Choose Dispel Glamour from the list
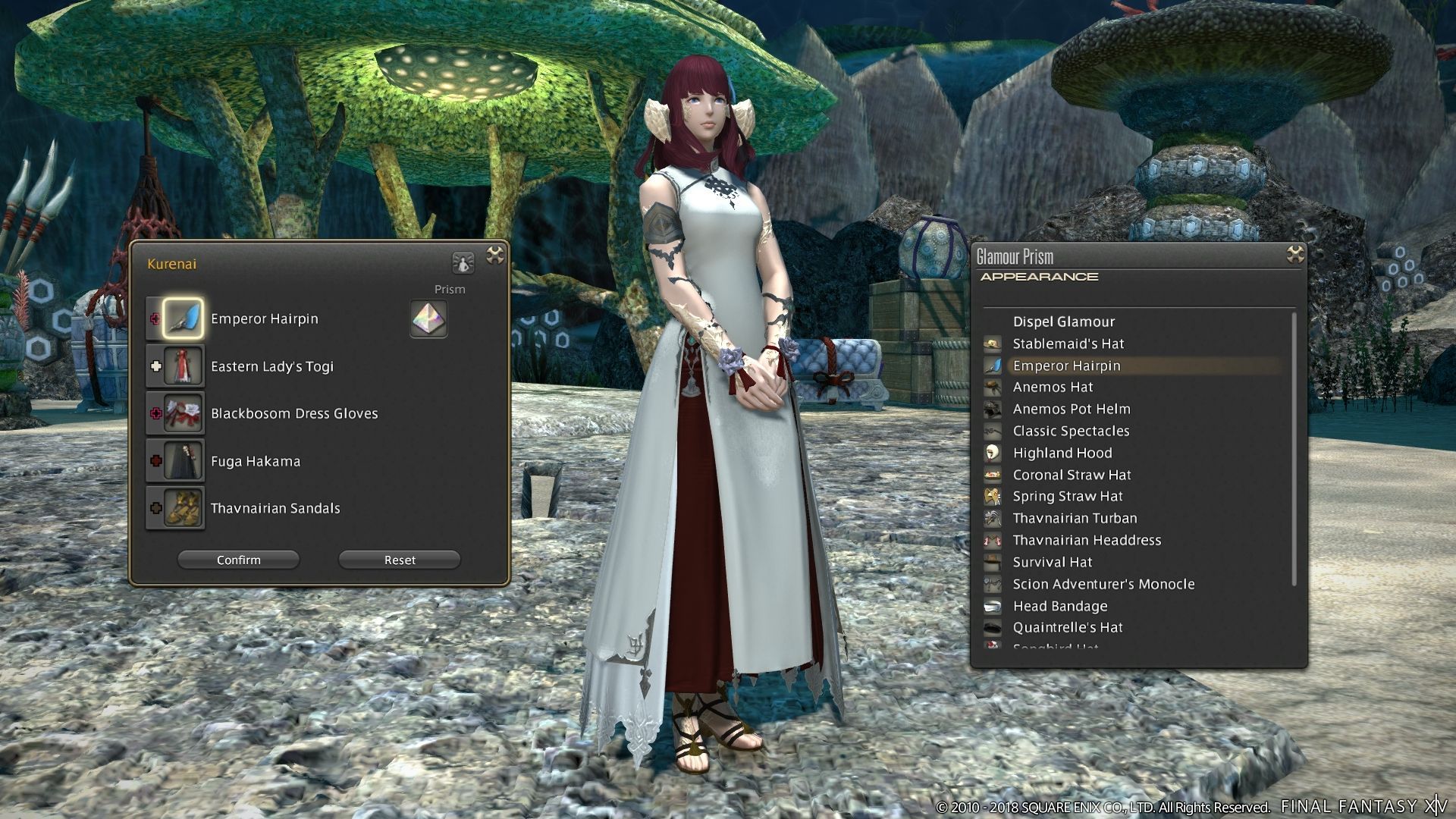1456x819 pixels. click(1064, 322)
